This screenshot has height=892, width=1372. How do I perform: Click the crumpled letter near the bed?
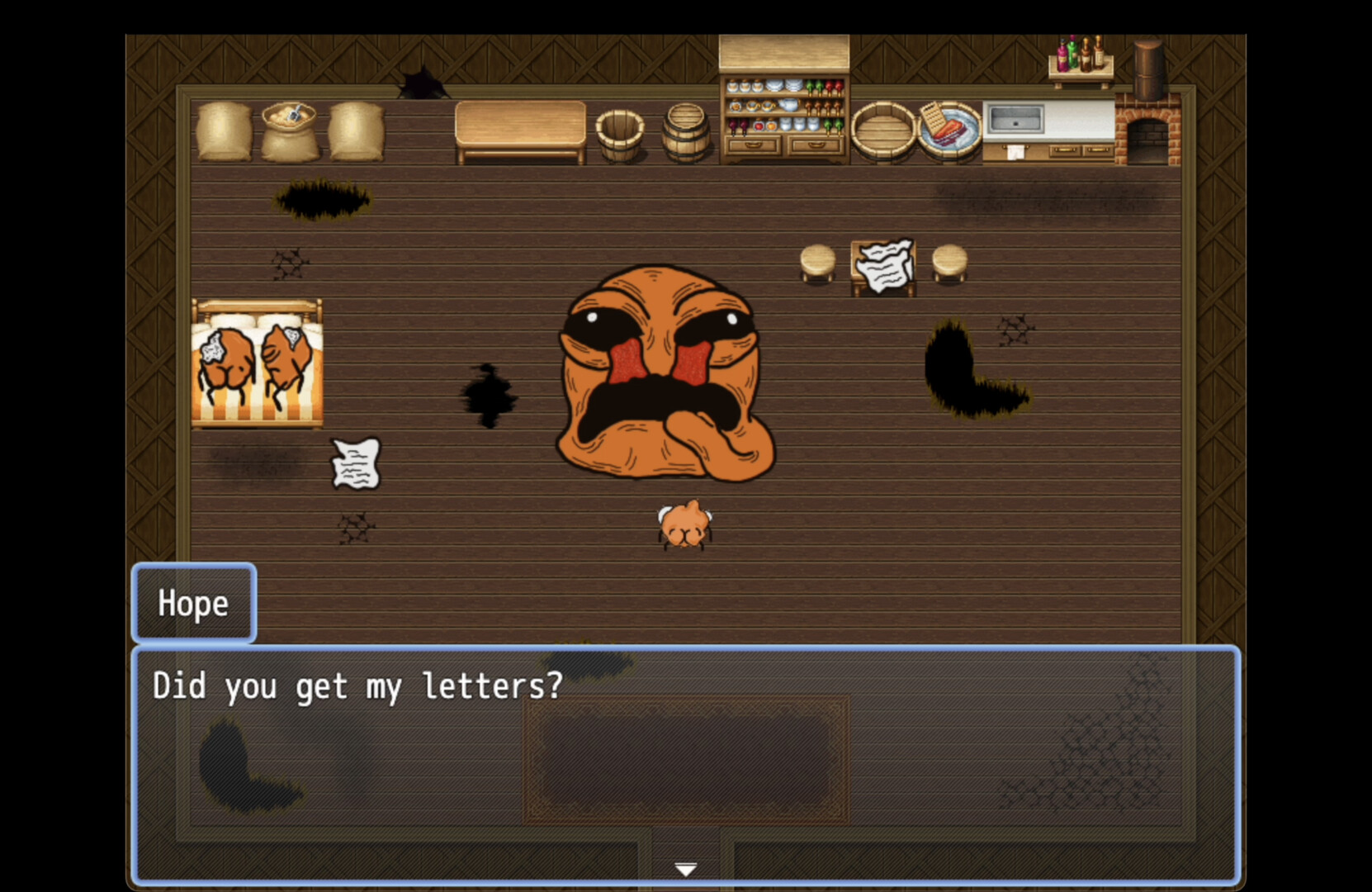pyautogui.click(x=355, y=463)
